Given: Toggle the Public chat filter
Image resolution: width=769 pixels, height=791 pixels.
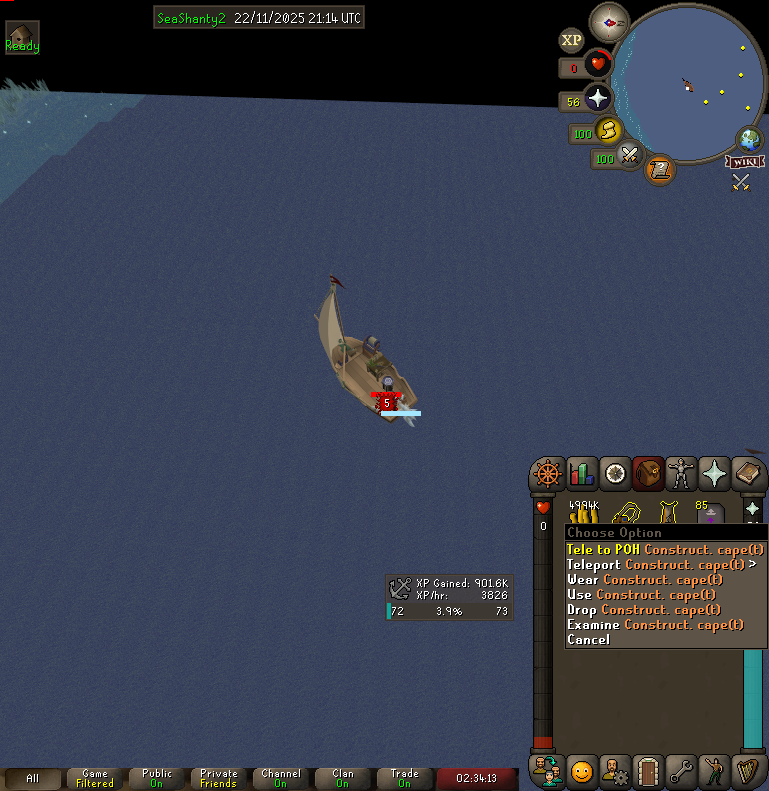Looking at the screenshot, I should 157,778.
